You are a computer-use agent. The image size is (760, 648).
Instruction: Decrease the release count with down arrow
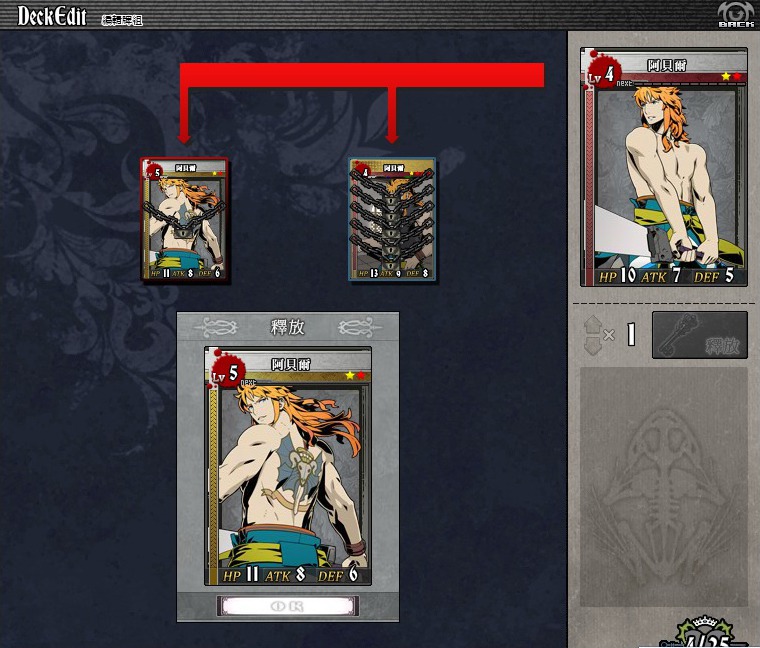pyautogui.click(x=590, y=344)
